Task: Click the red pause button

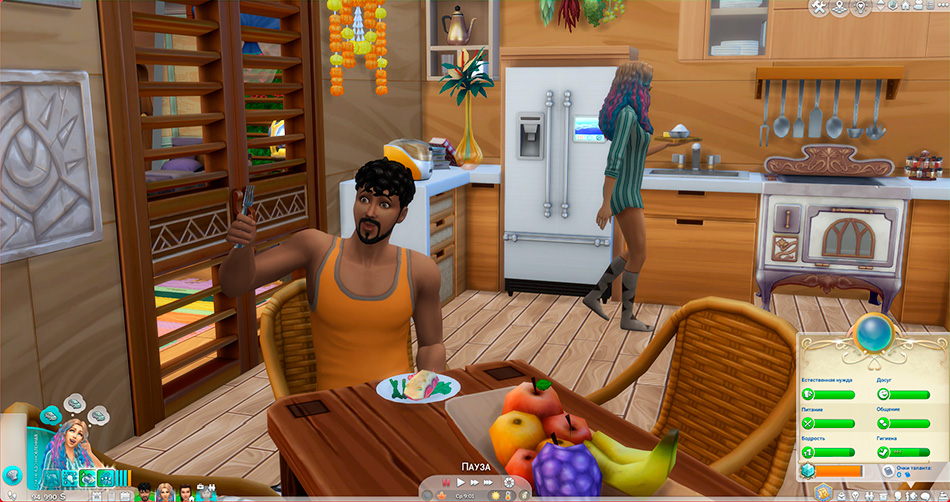Action: point(445,483)
